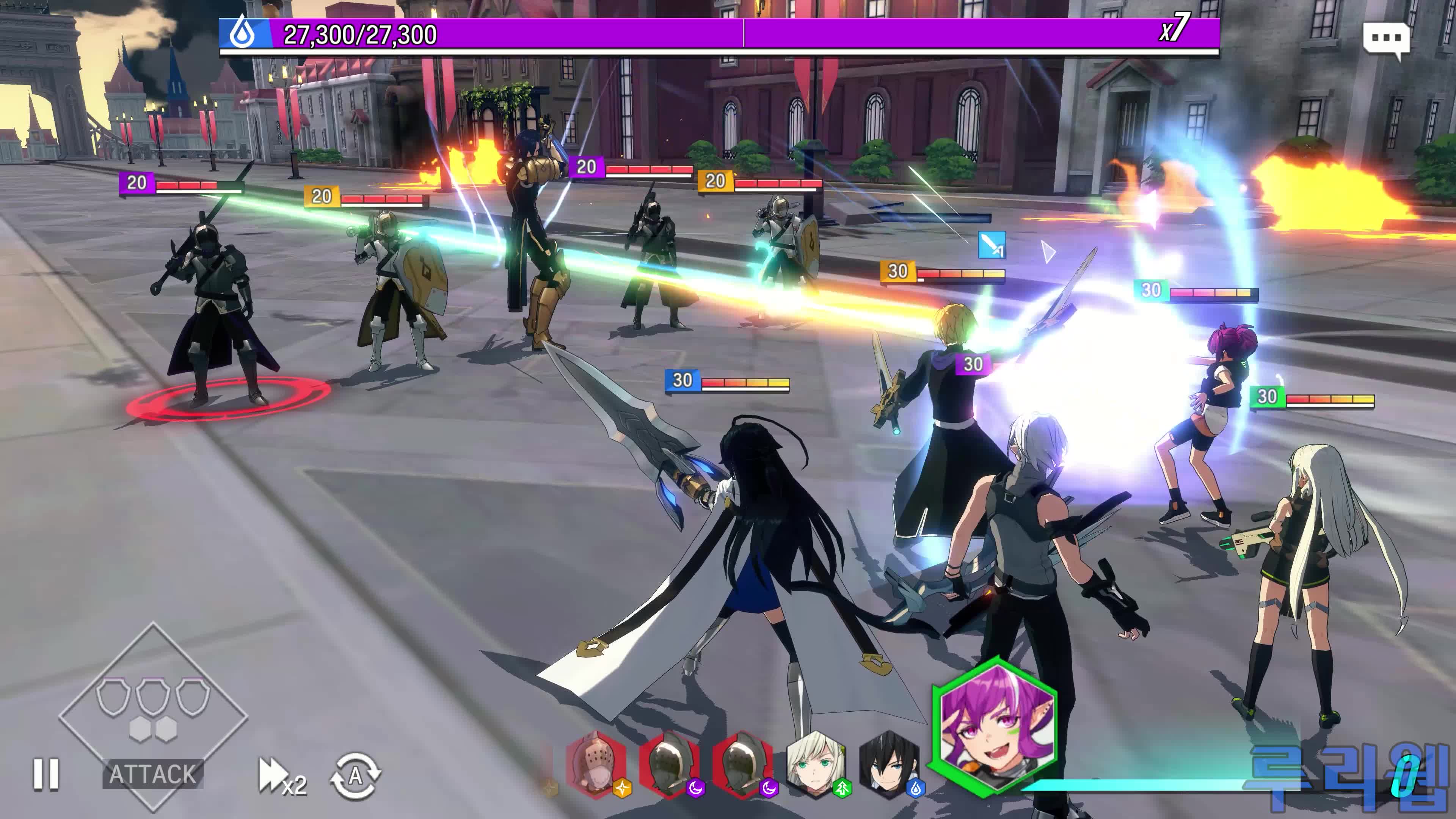Screen dimensions: 1456x819
Task: Open the chat speech bubble
Action: (x=1386, y=39)
